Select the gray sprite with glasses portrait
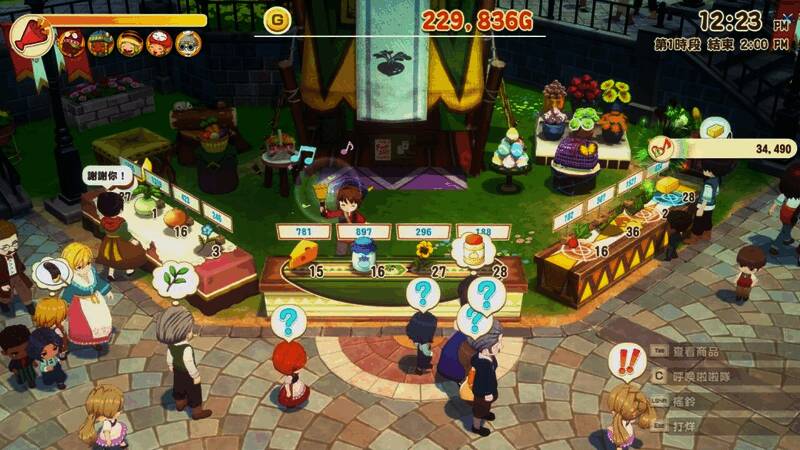The width and height of the screenshot is (800, 450). [x=187, y=43]
